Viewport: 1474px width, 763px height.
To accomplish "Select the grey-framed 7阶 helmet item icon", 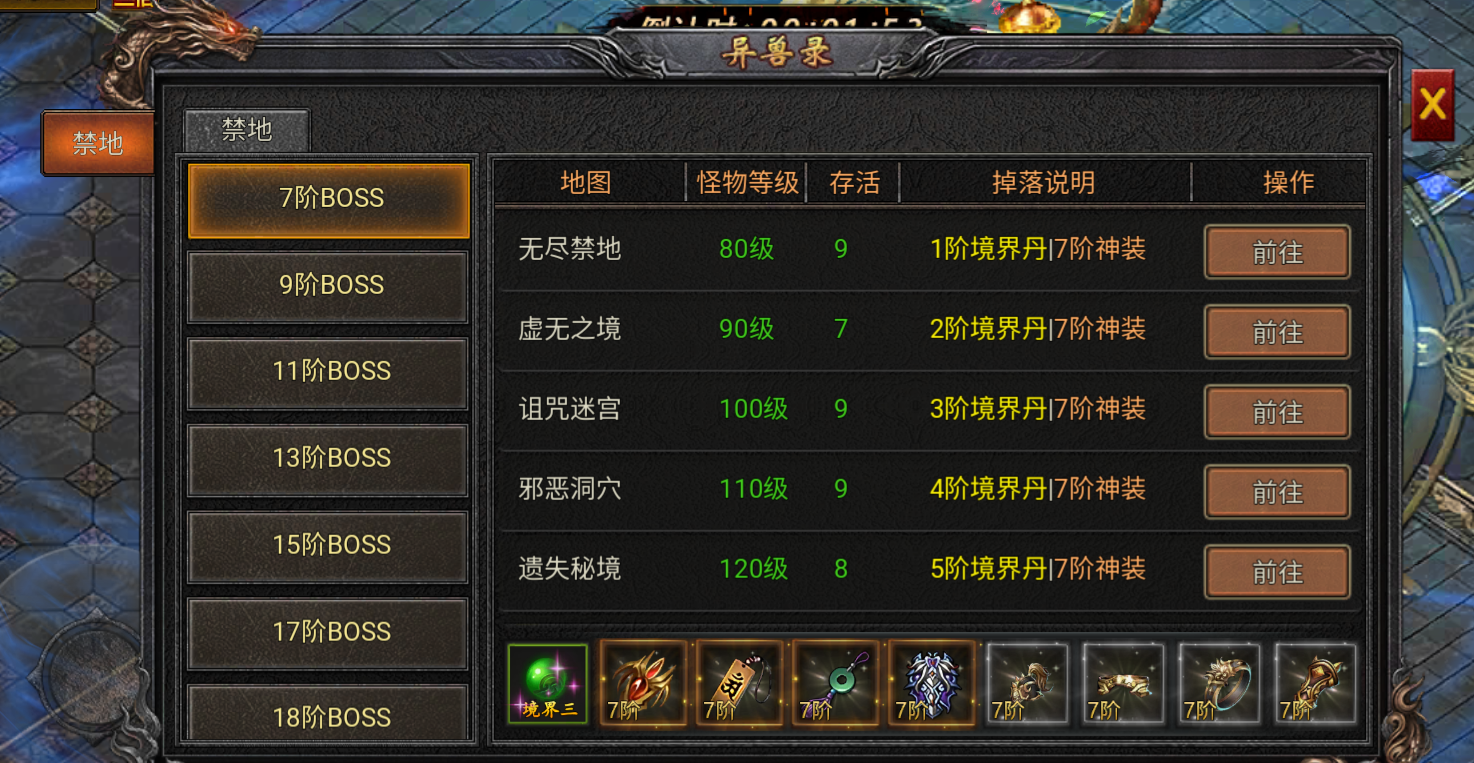I will point(1028,683).
